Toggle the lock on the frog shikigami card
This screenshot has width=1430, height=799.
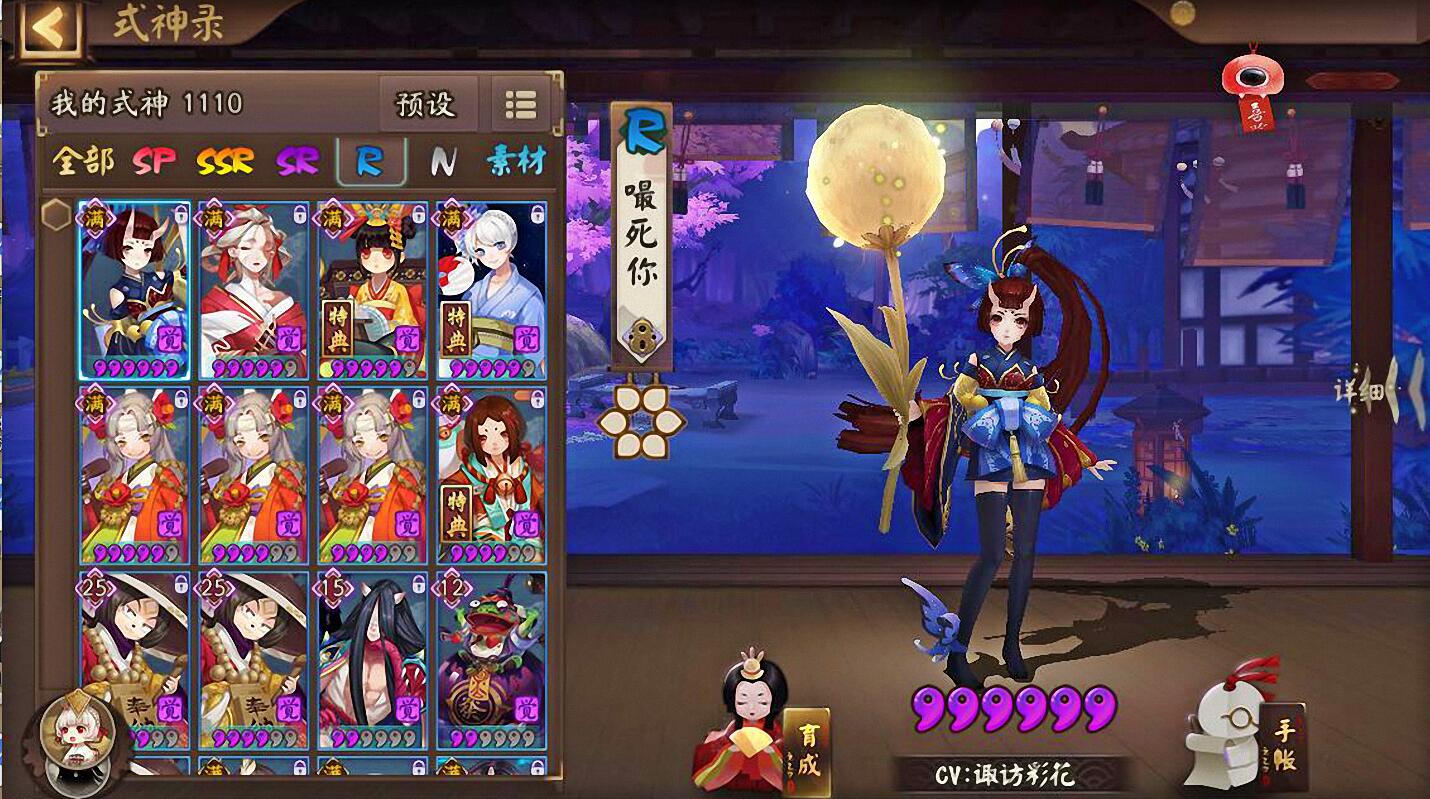coord(537,586)
